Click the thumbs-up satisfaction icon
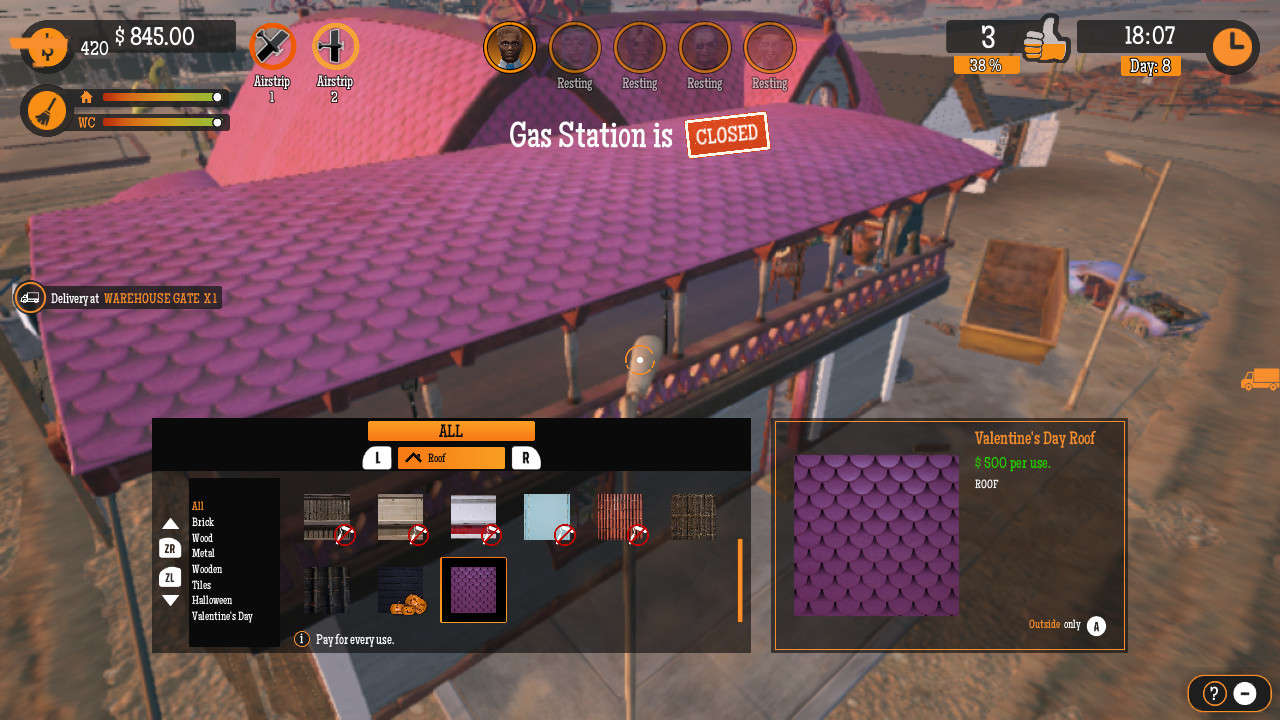Screen dimensions: 1280x720 tap(1047, 42)
